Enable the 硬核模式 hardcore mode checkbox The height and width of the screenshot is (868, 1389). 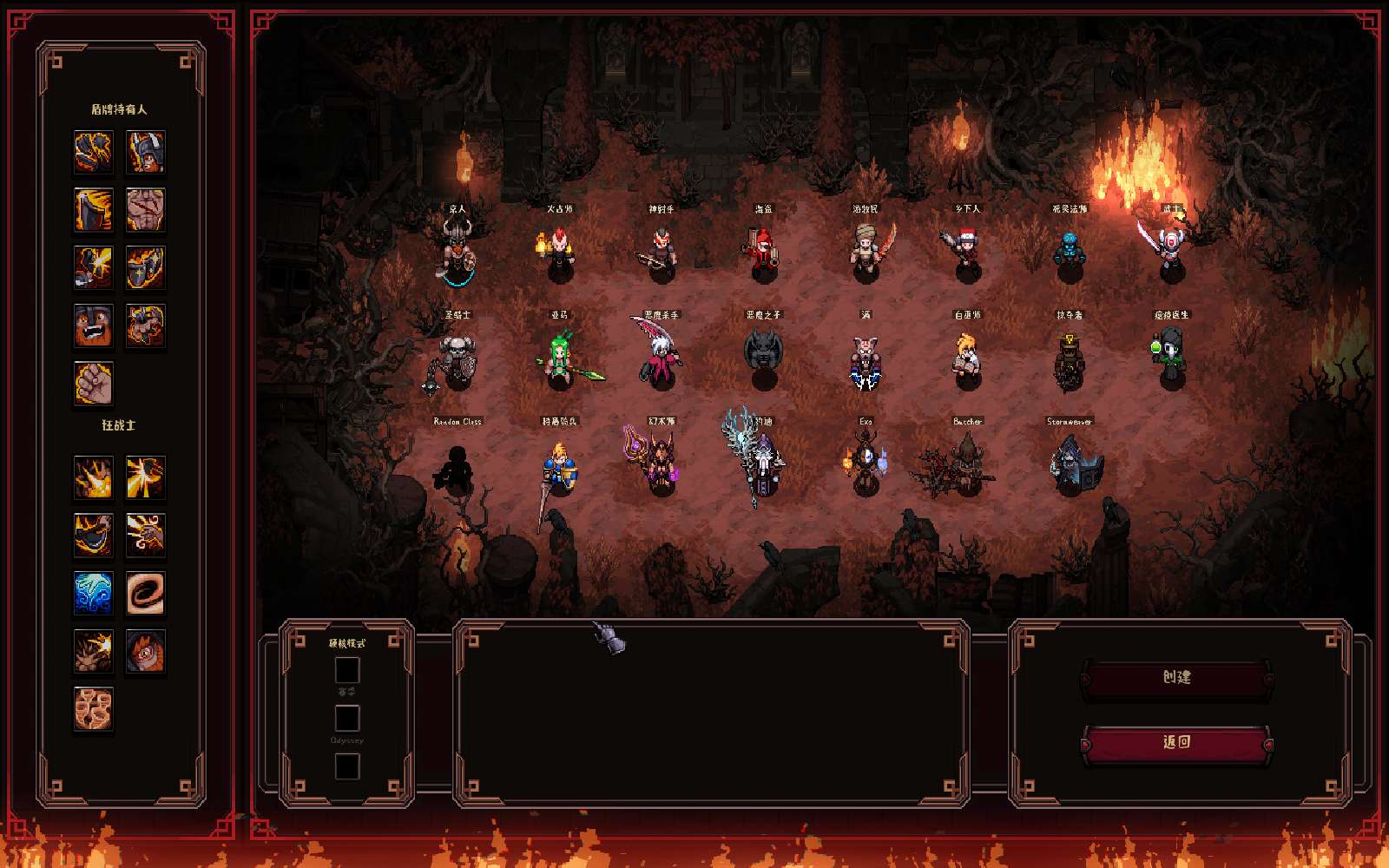point(347,668)
